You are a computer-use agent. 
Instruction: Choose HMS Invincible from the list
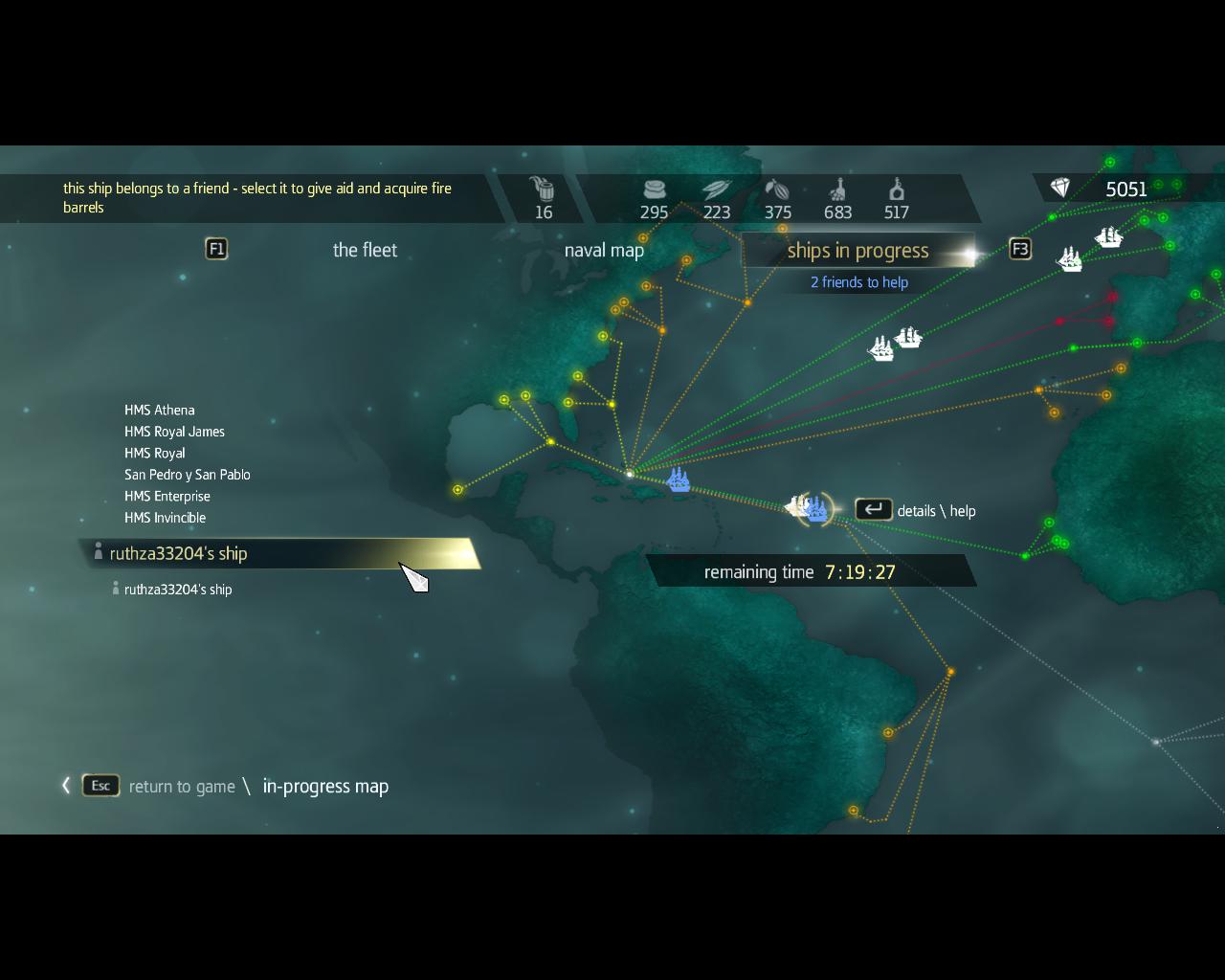pyautogui.click(x=165, y=518)
